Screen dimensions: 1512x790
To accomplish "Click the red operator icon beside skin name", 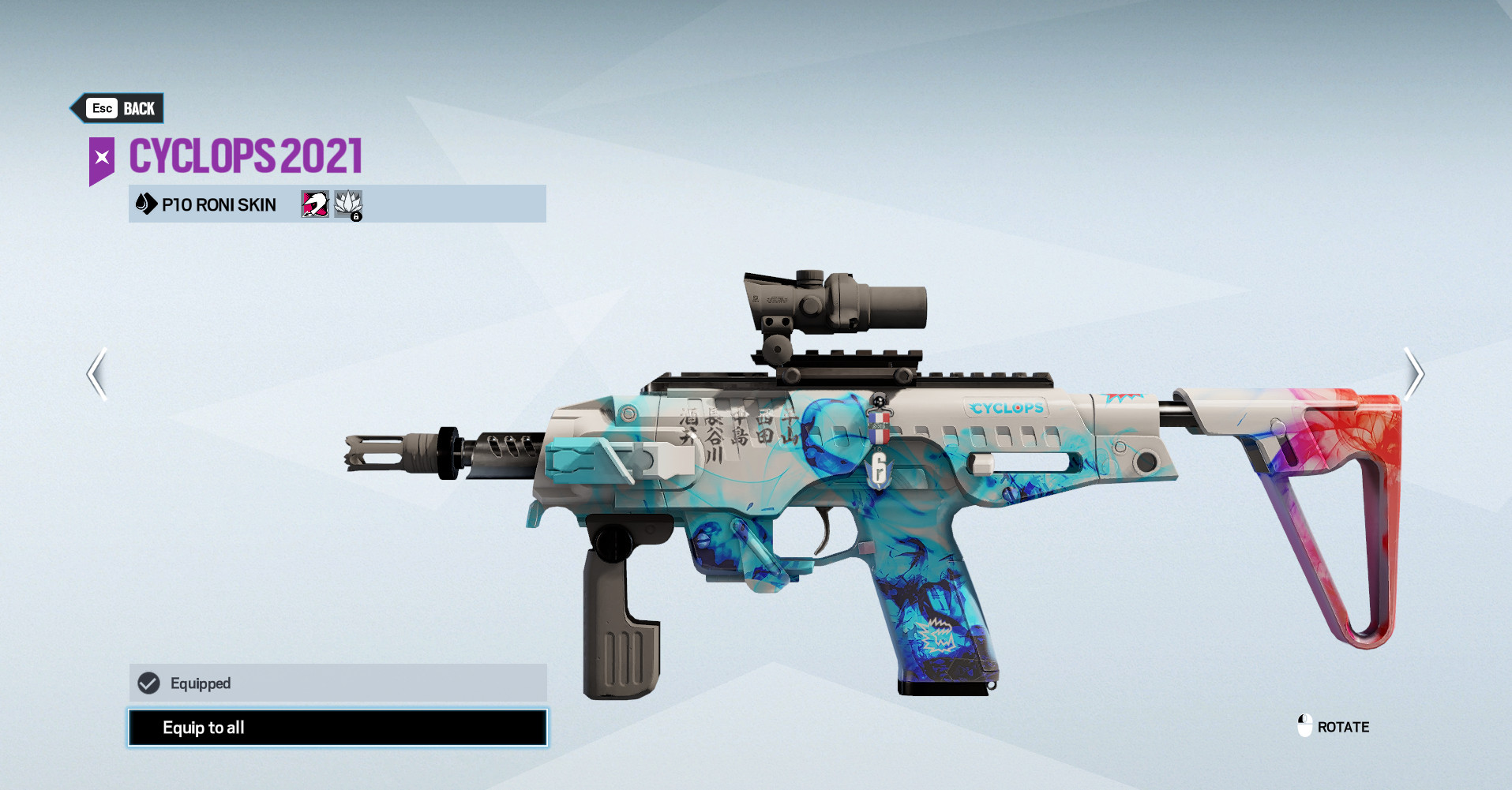I will click(314, 204).
